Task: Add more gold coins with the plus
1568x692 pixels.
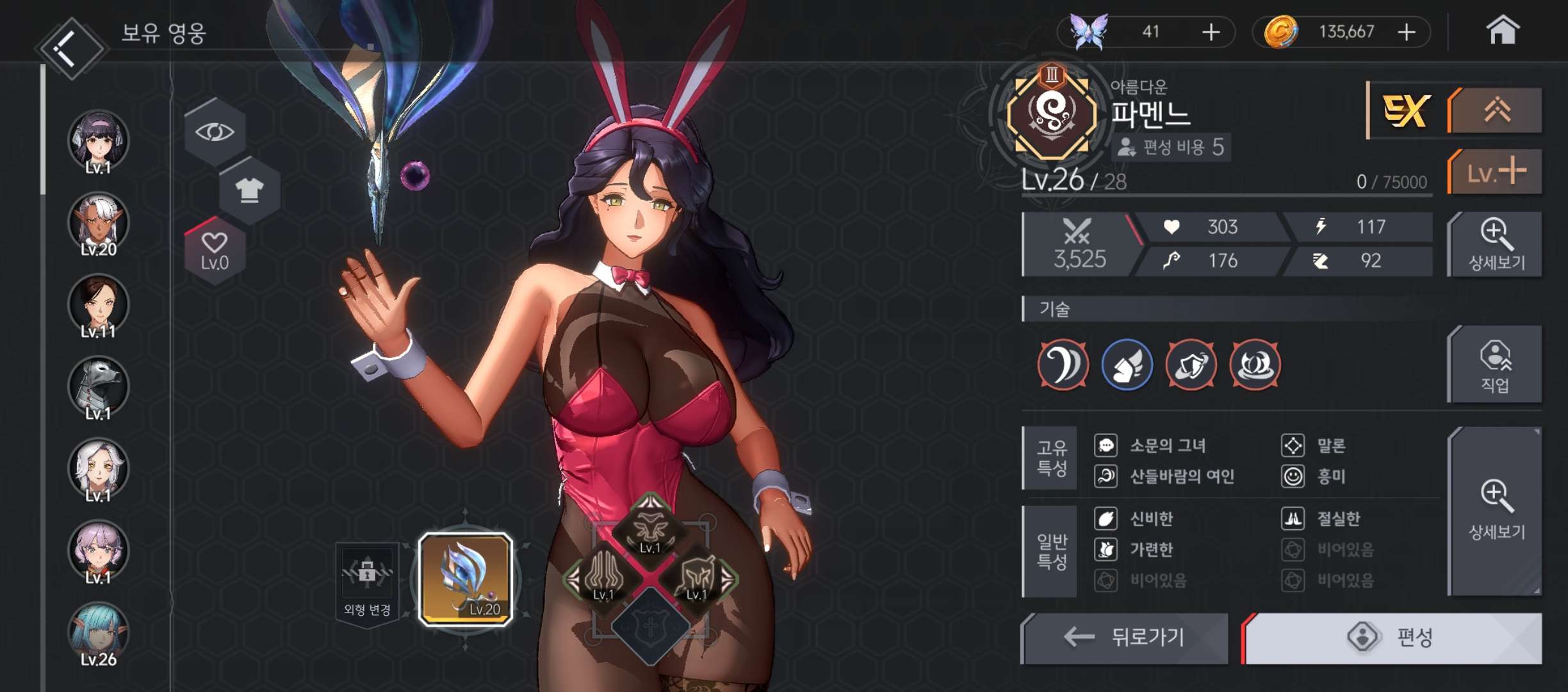Action: (x=1407, y=32)
